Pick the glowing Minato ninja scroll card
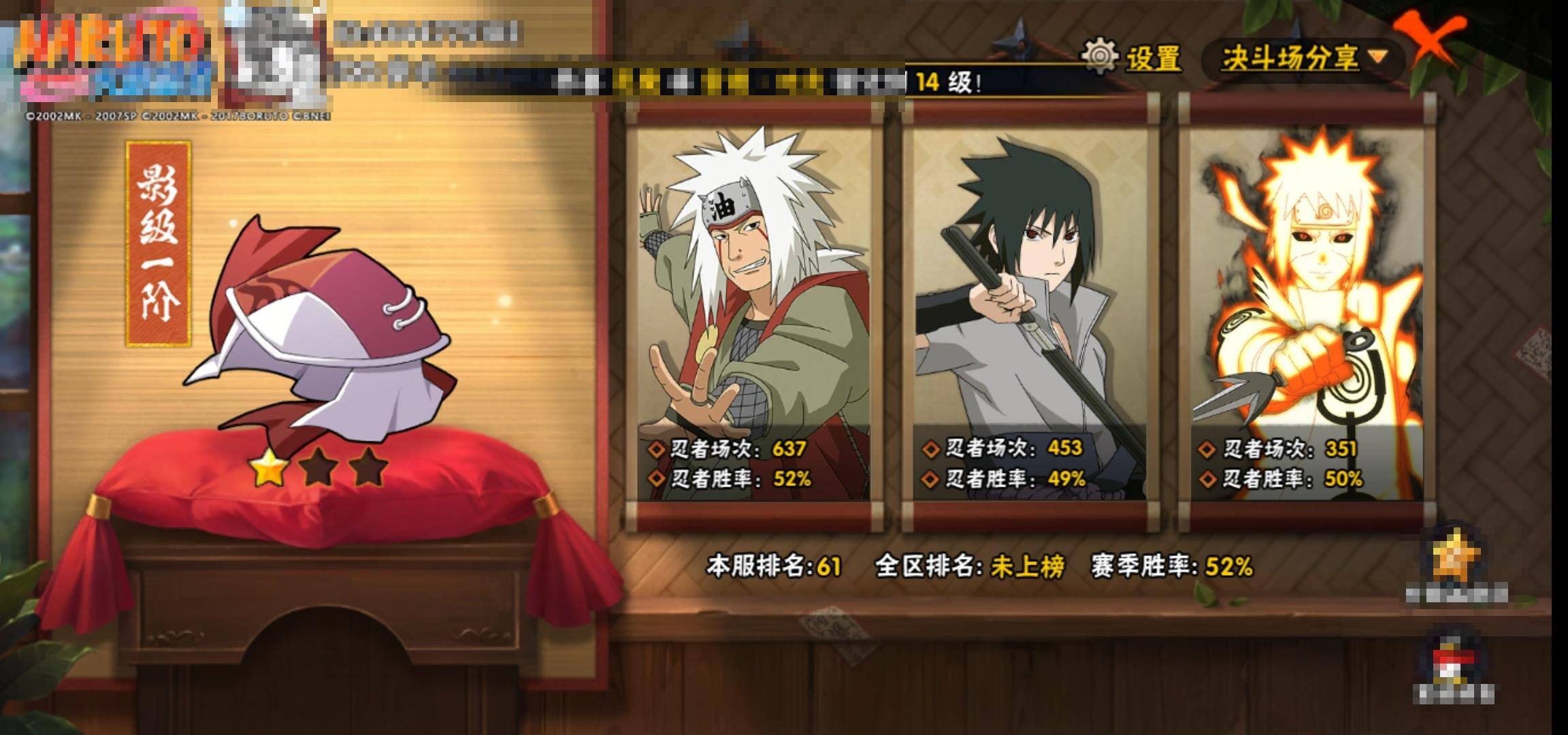This screenshot has height=735, width=1568. (1307, 313)
